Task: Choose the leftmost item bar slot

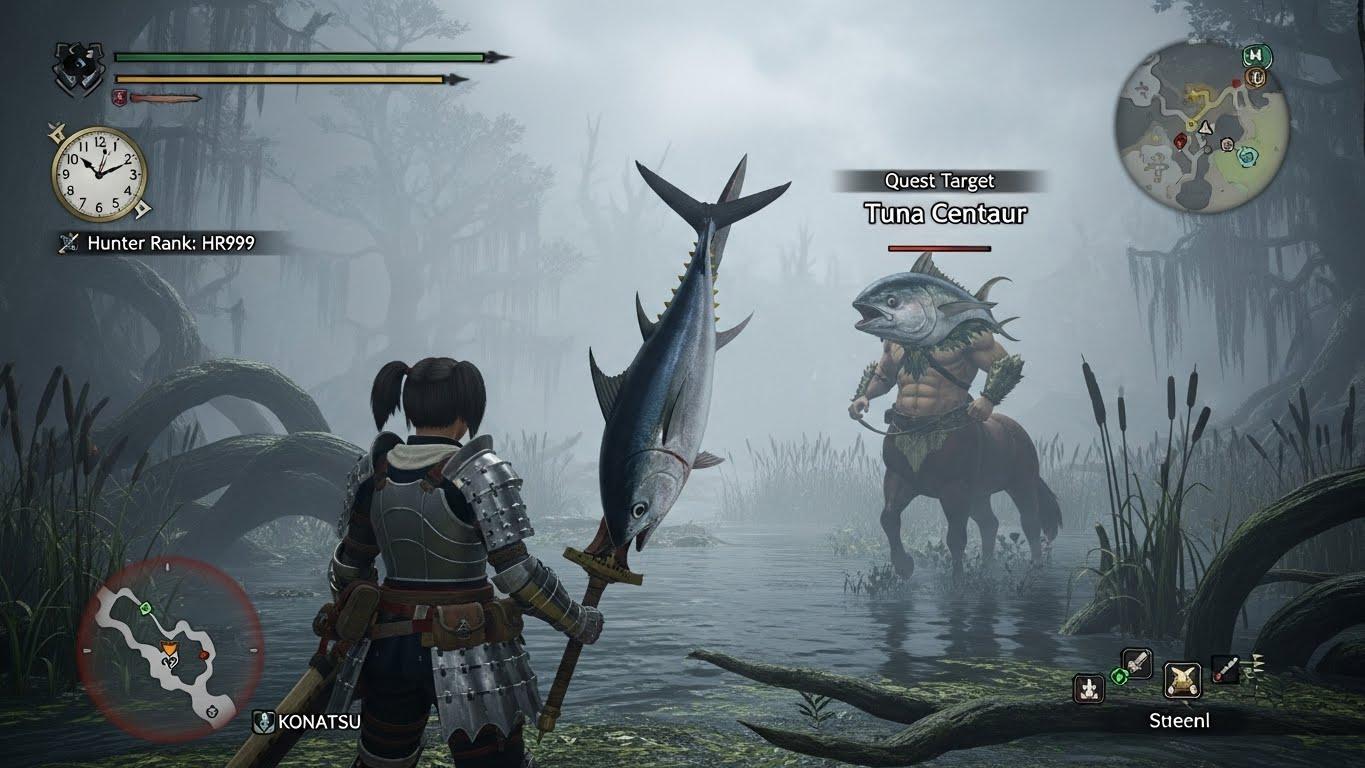Action: [1088, 687]
